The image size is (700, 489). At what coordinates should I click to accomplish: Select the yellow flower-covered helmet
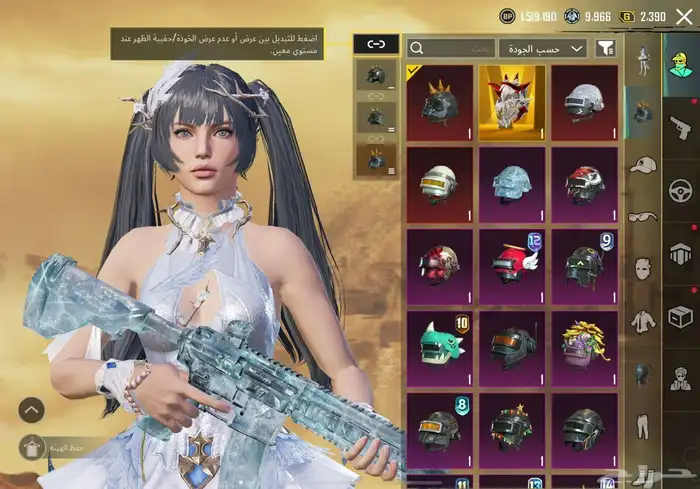[584, 348]
